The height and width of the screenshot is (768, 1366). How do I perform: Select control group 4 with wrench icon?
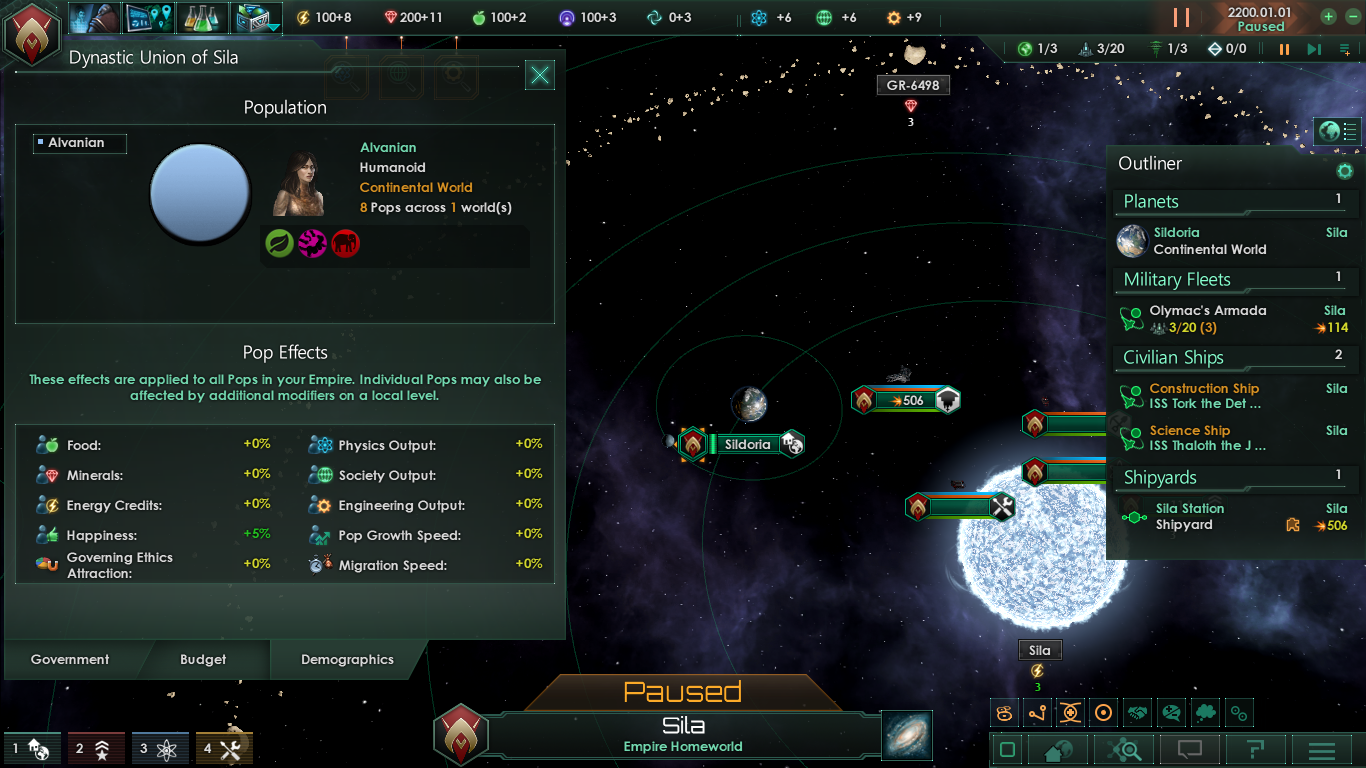pyautogui.click(x=224, y=749)
